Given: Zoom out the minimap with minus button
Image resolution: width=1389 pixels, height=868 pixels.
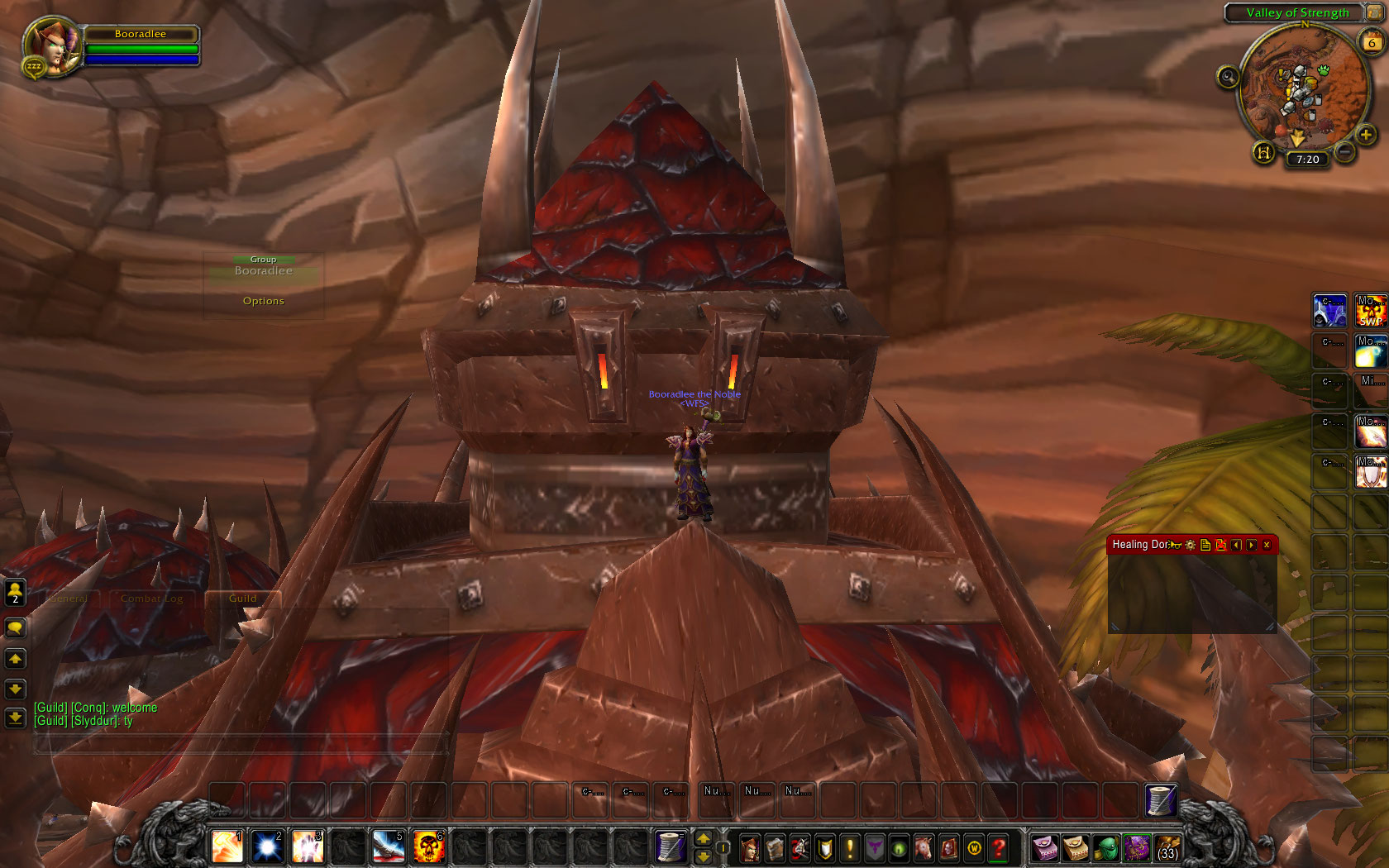Looking at the screenshot, I should point(1345,152).
